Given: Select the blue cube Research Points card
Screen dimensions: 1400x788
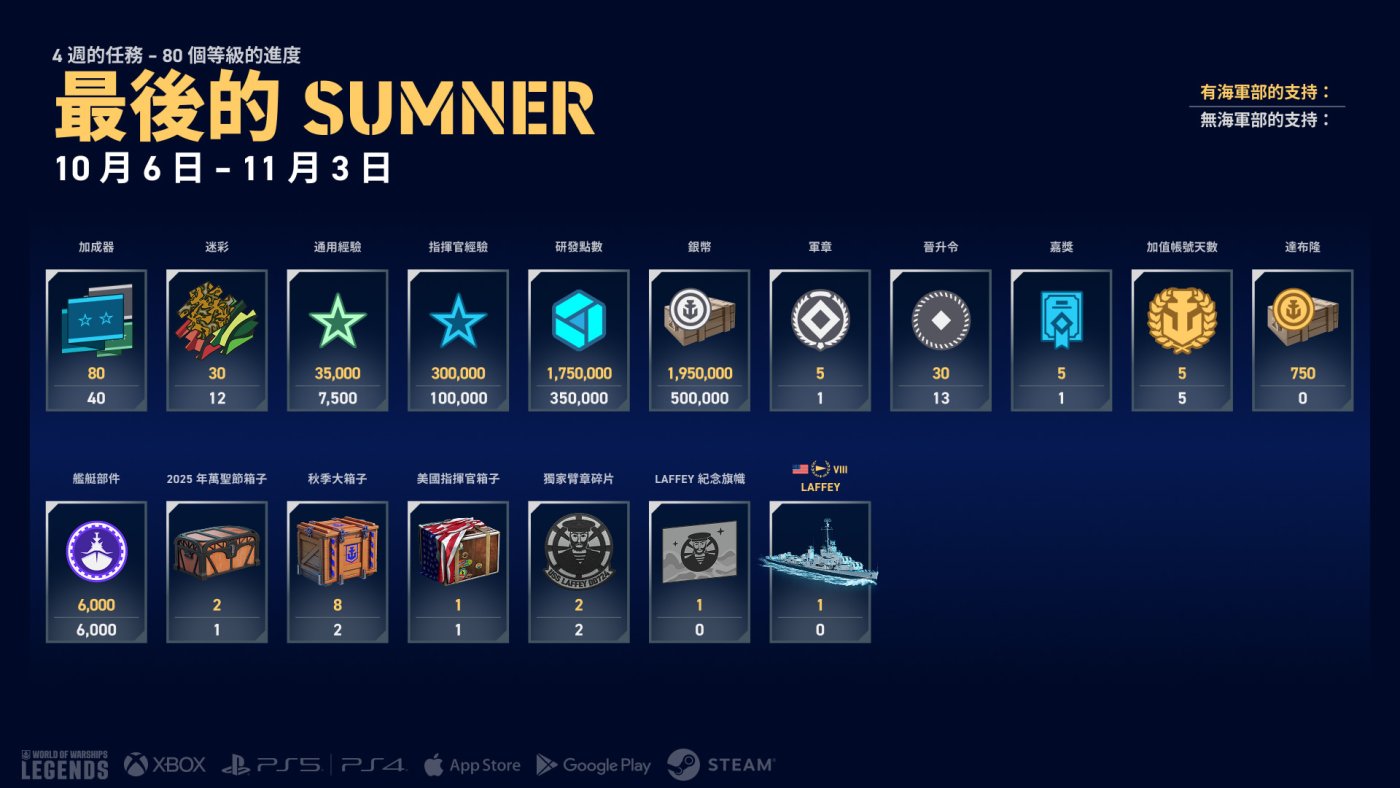Looking at the screenshot, I should click(x=579, y=340).
